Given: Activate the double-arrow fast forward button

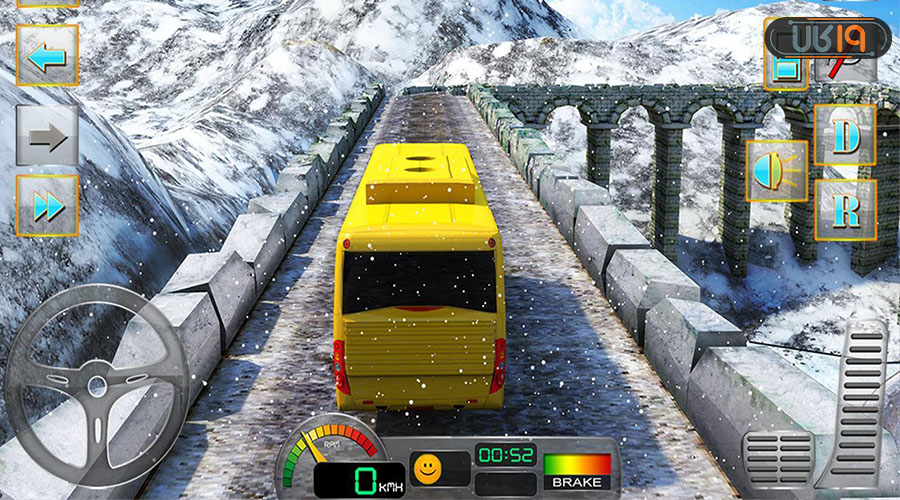Looking at the screenshot, I should coord(47,206).
